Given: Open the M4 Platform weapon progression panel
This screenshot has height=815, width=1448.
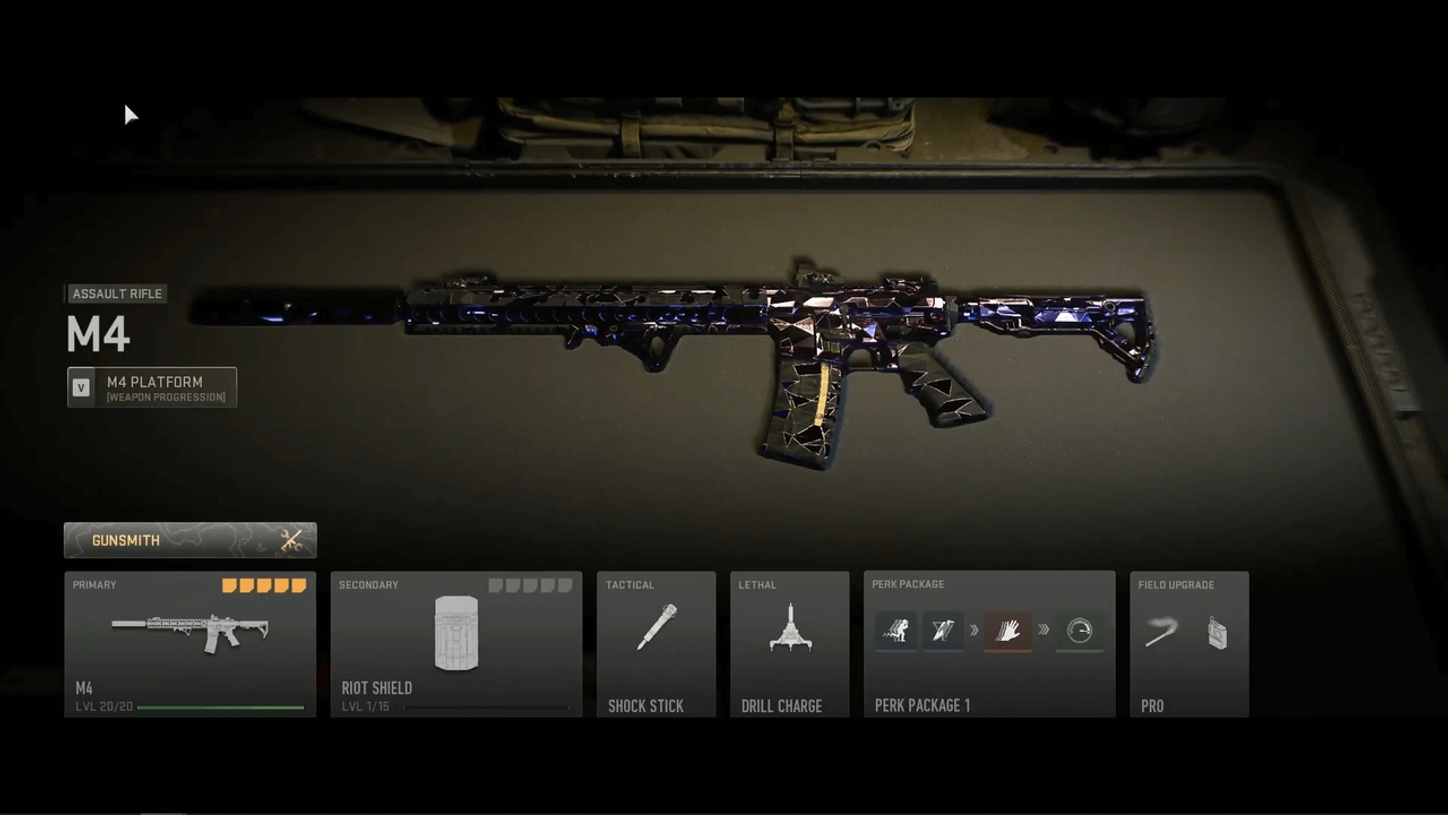Looking at the screenshot, I should [x=151, y=387].
